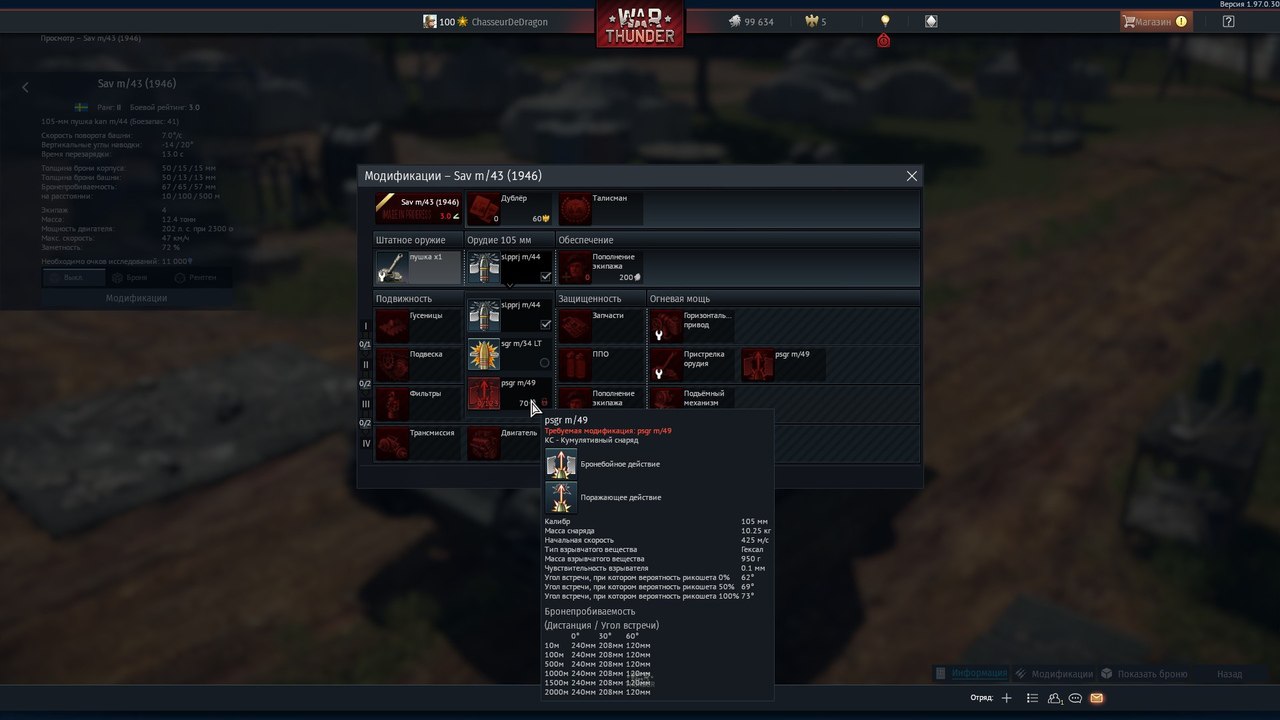
Task: Select the Фильтры modification
Action: [418, 403]
